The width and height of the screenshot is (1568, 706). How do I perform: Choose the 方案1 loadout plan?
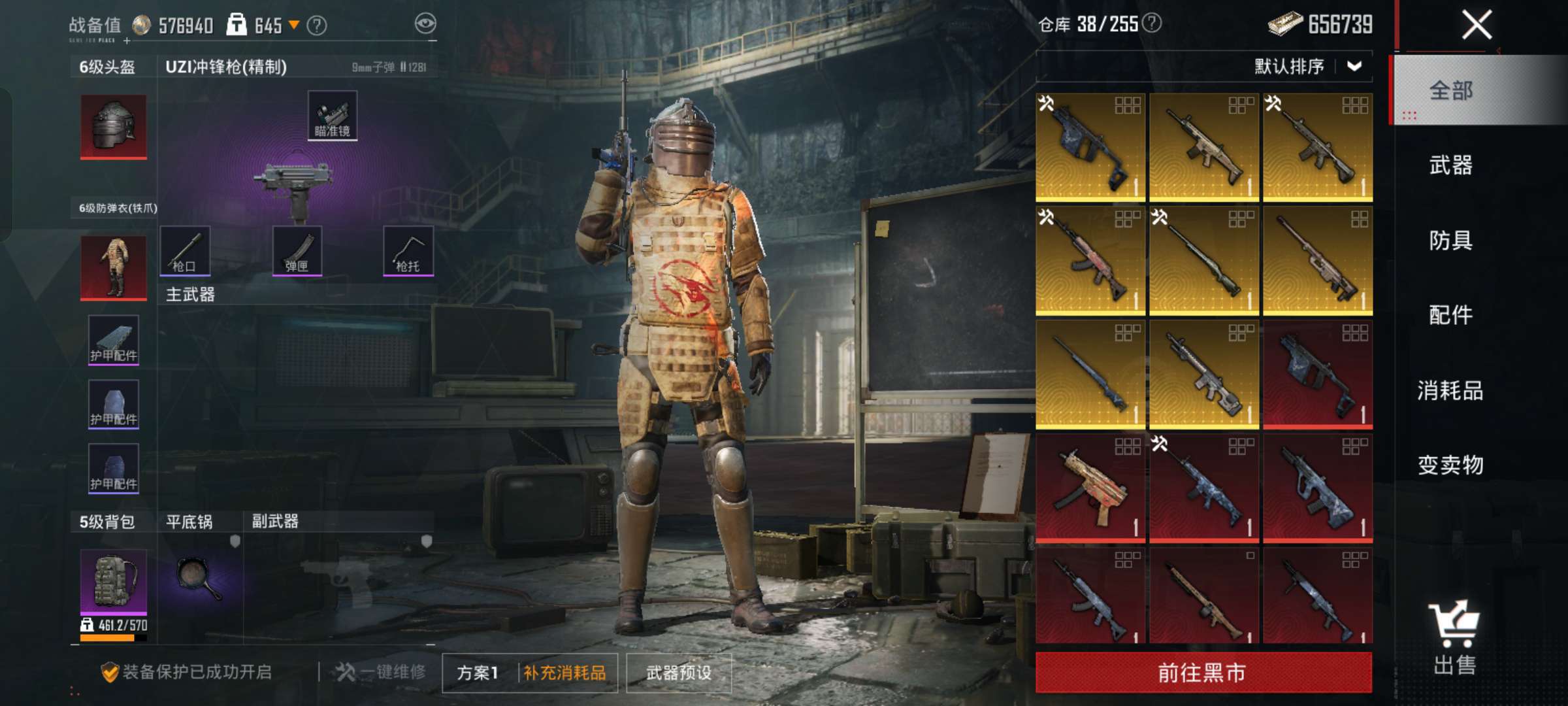pos(478,673)
